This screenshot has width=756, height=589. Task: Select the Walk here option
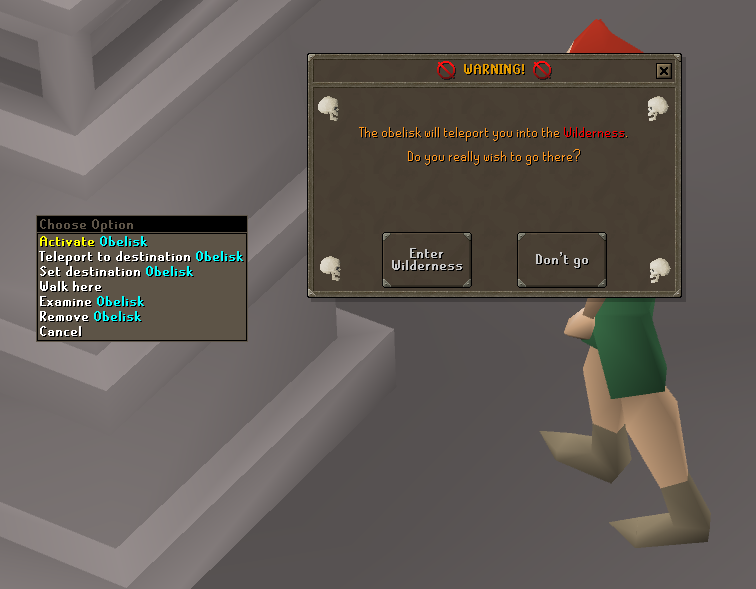[x=70, y=286]
